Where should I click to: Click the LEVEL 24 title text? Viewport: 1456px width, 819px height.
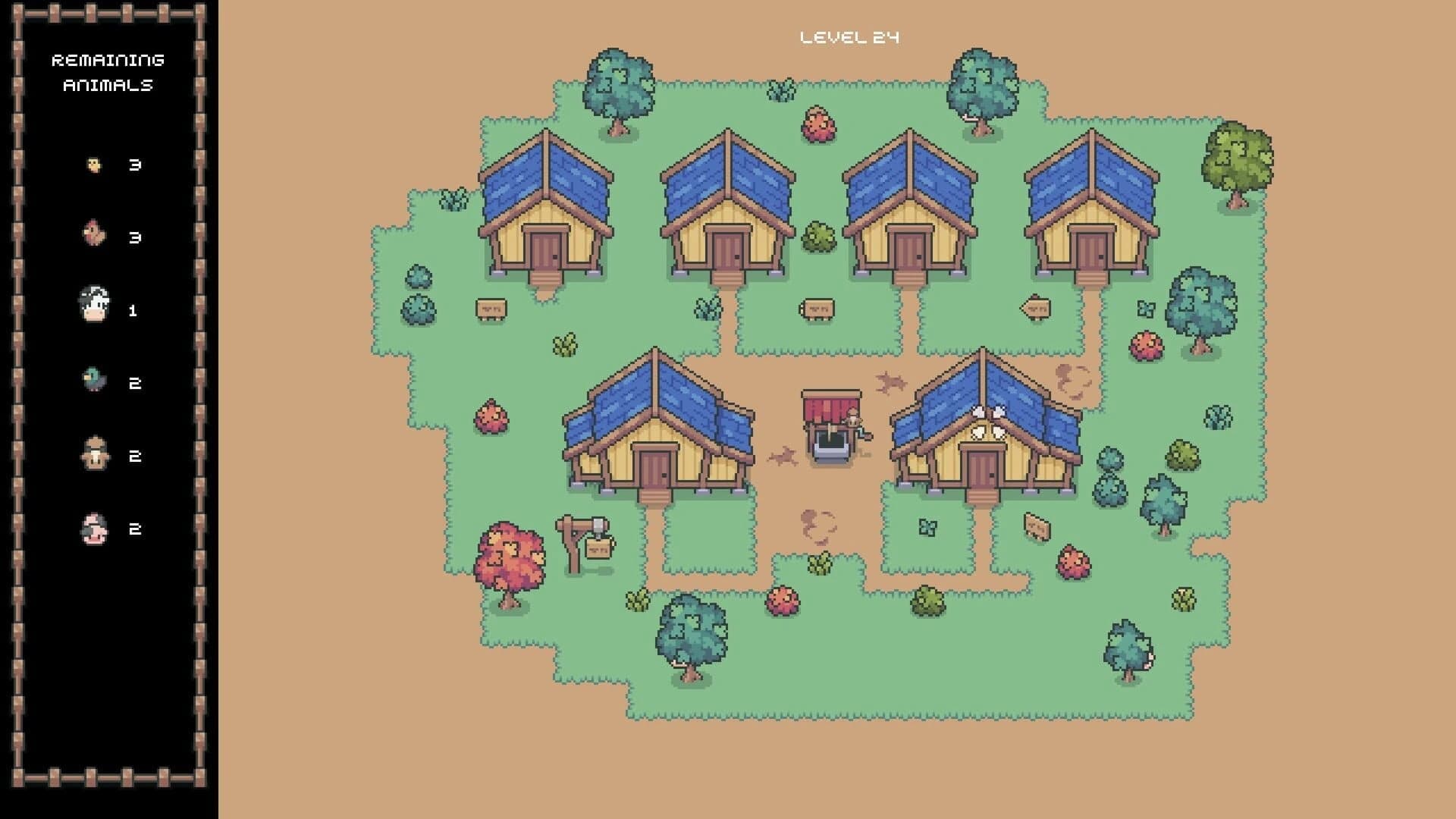click(850, 35)
